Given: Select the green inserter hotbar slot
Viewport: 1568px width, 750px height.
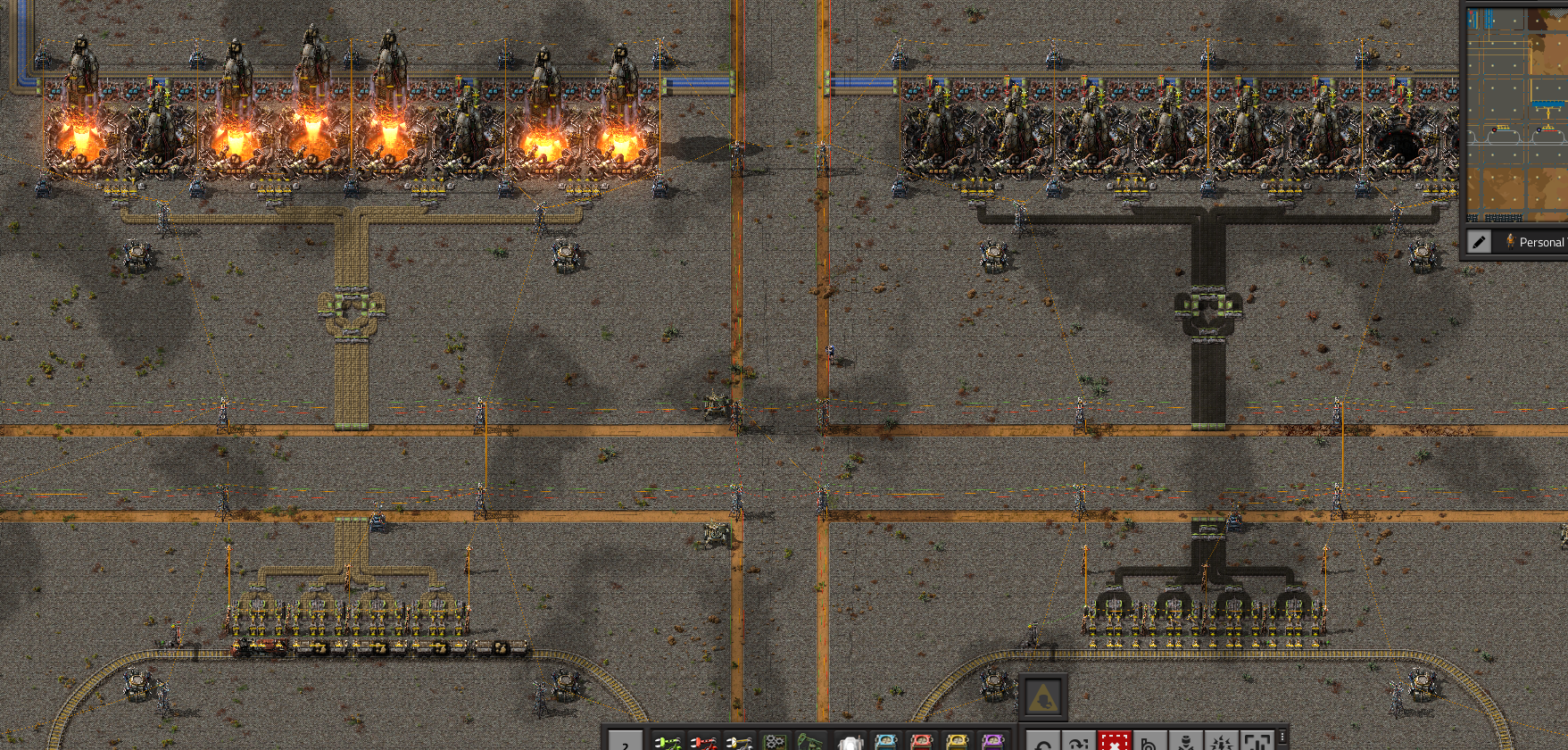Looking at the screenshot, I should 668,741.
